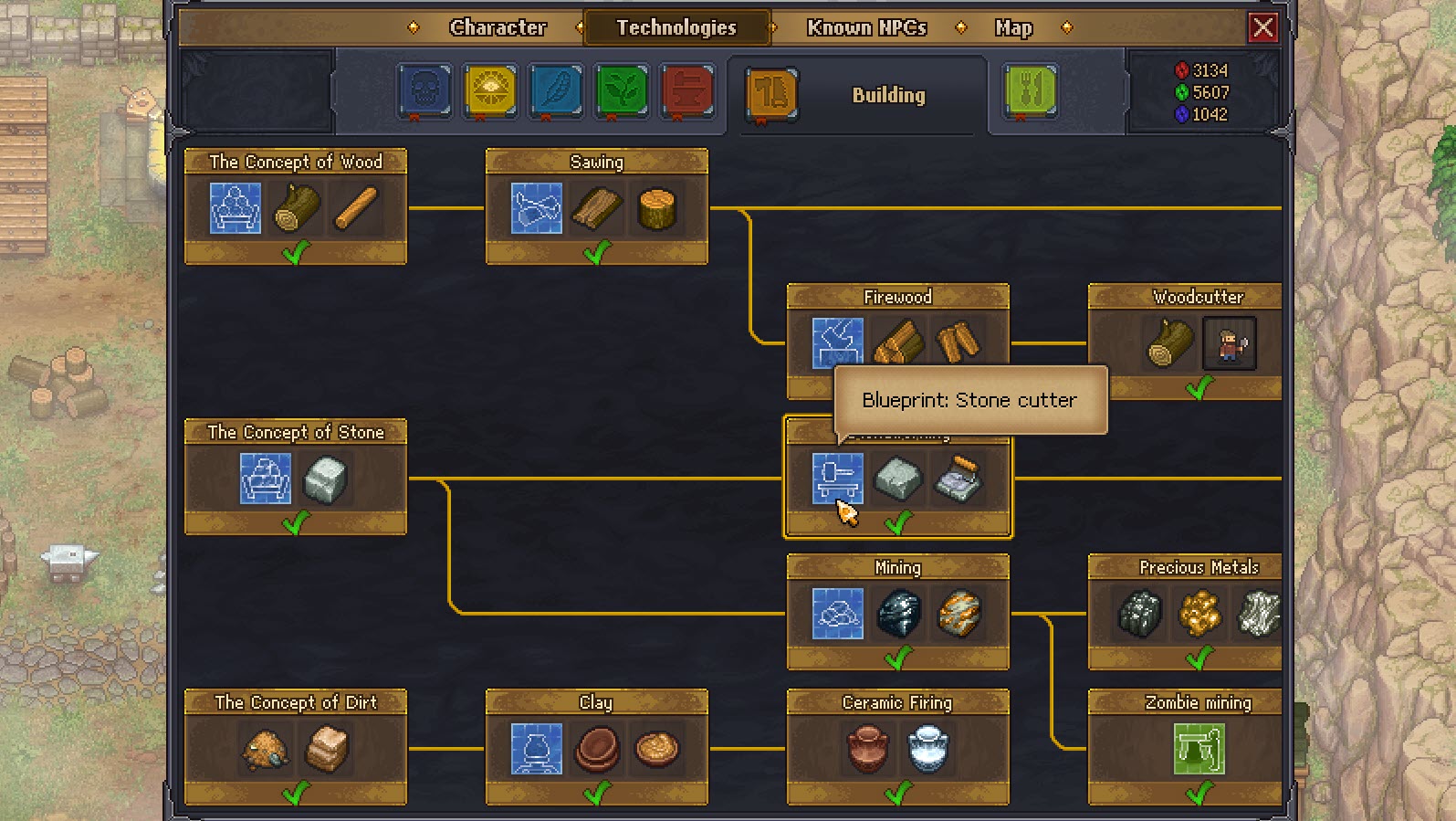The height and width of the screenshot is (821, 1456).
Task: Select the saw blueprint icon in Sawing
Action: 535,208
